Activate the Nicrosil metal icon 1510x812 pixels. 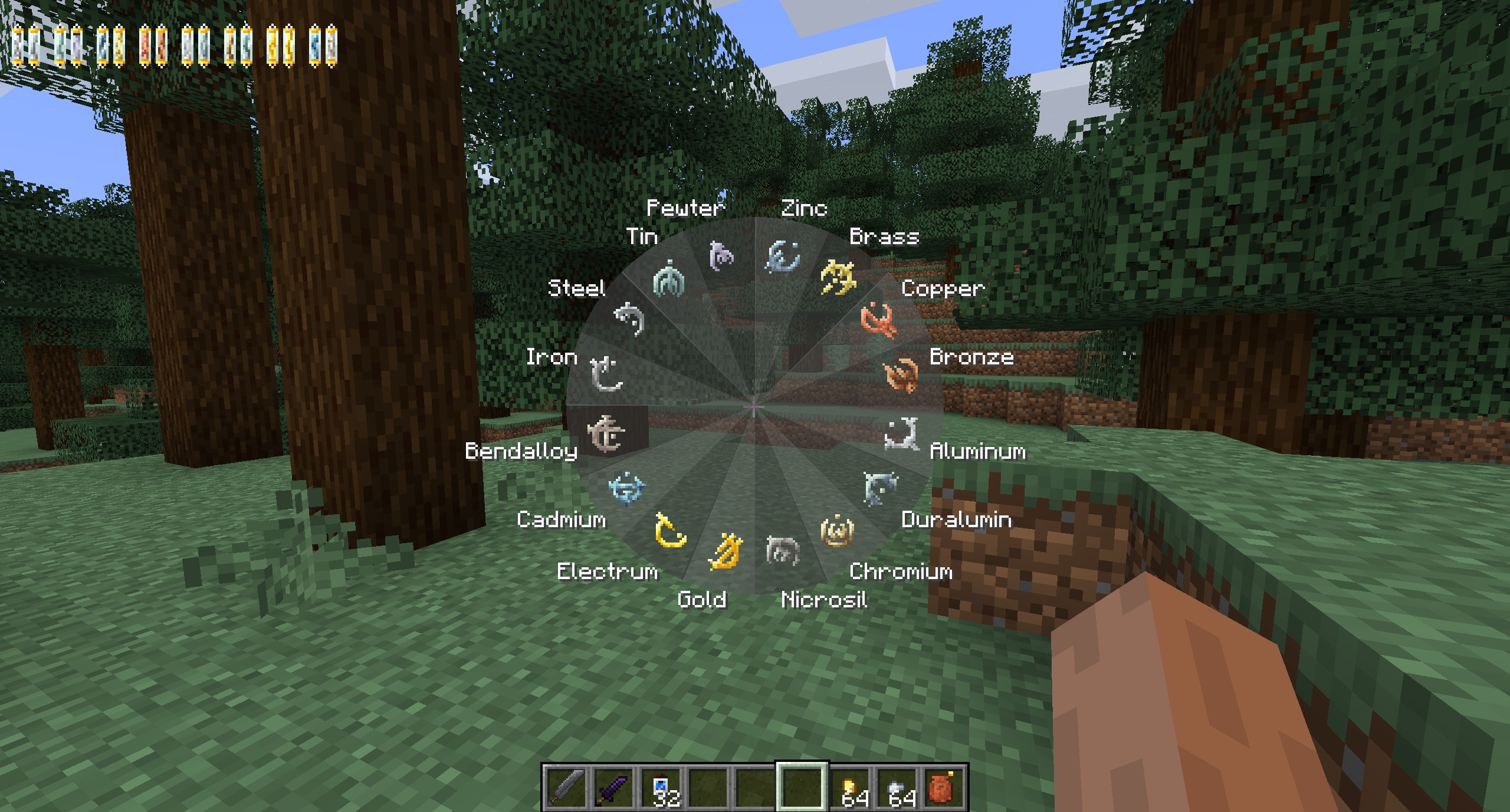(x=782, y=551)
